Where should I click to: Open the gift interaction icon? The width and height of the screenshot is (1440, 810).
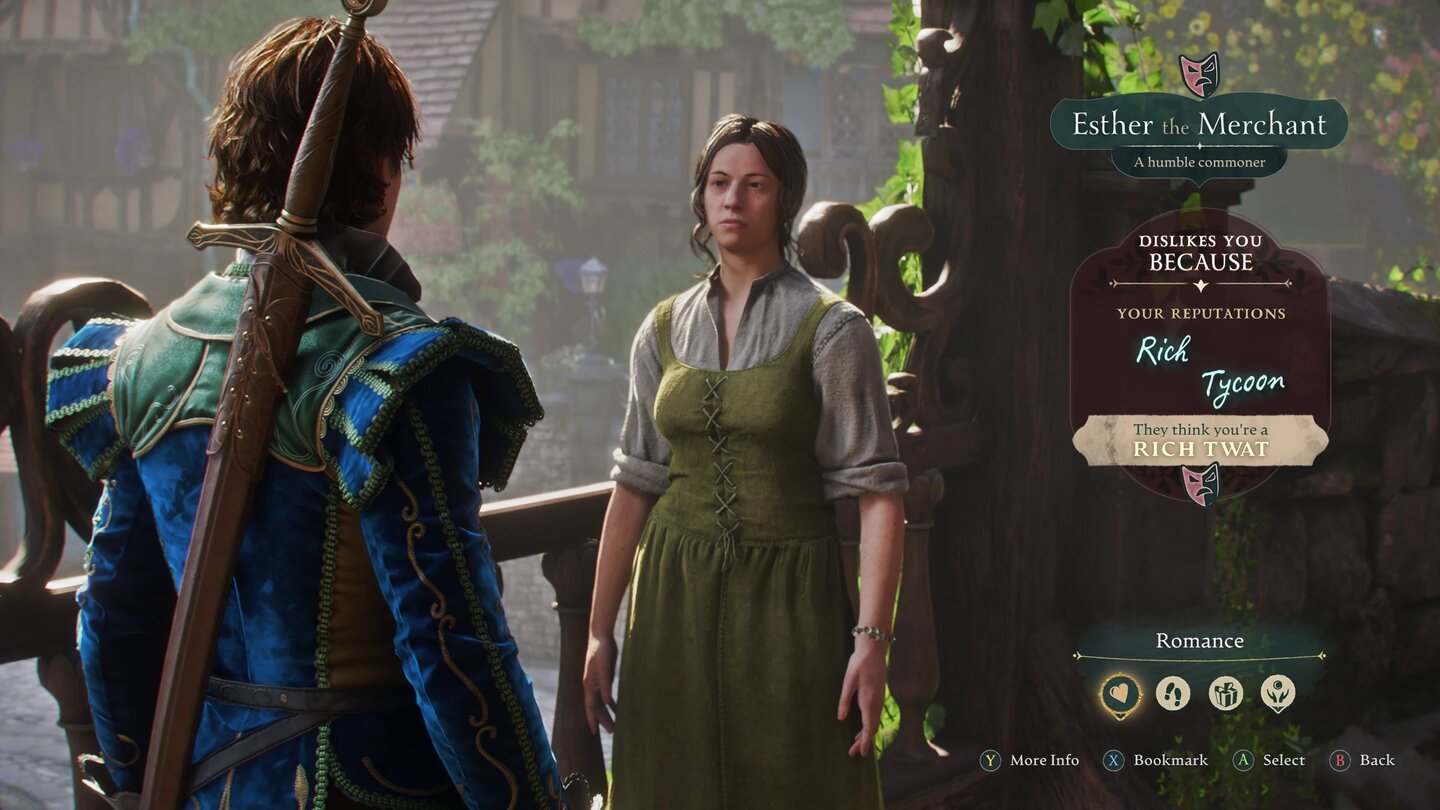1224,692
